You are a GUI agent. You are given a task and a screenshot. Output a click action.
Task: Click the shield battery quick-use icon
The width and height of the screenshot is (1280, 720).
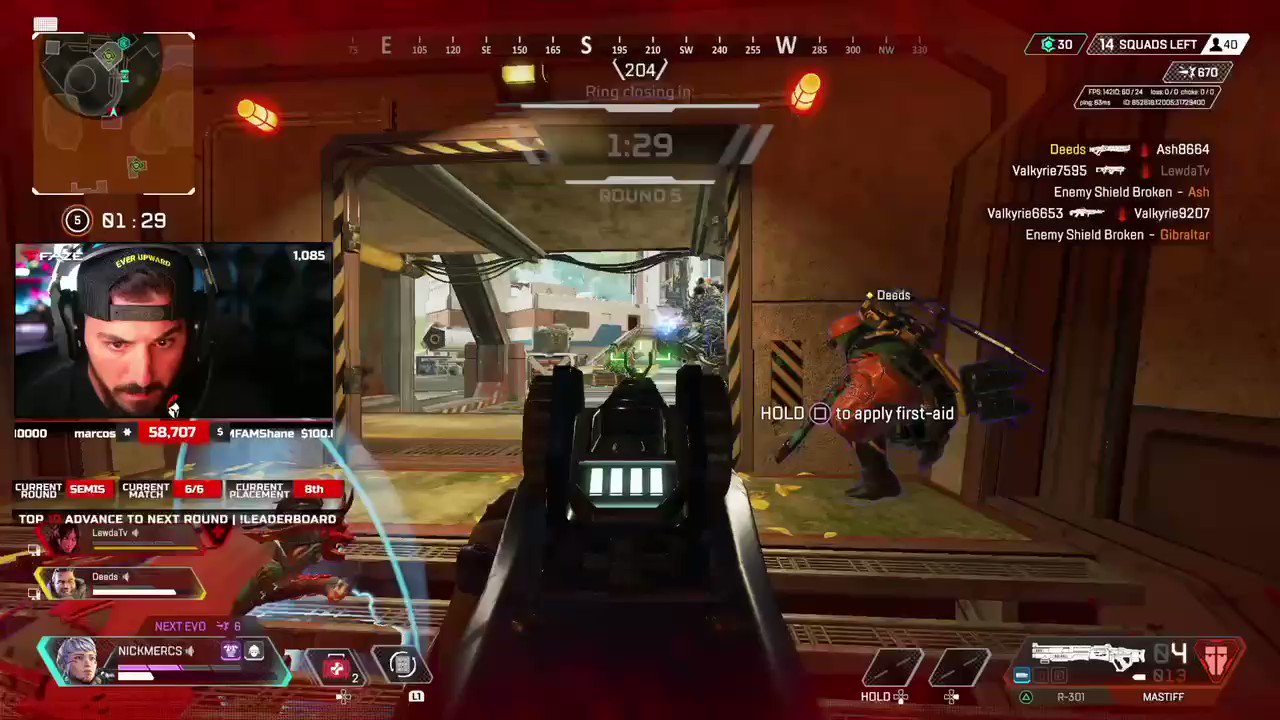point(402,665)
